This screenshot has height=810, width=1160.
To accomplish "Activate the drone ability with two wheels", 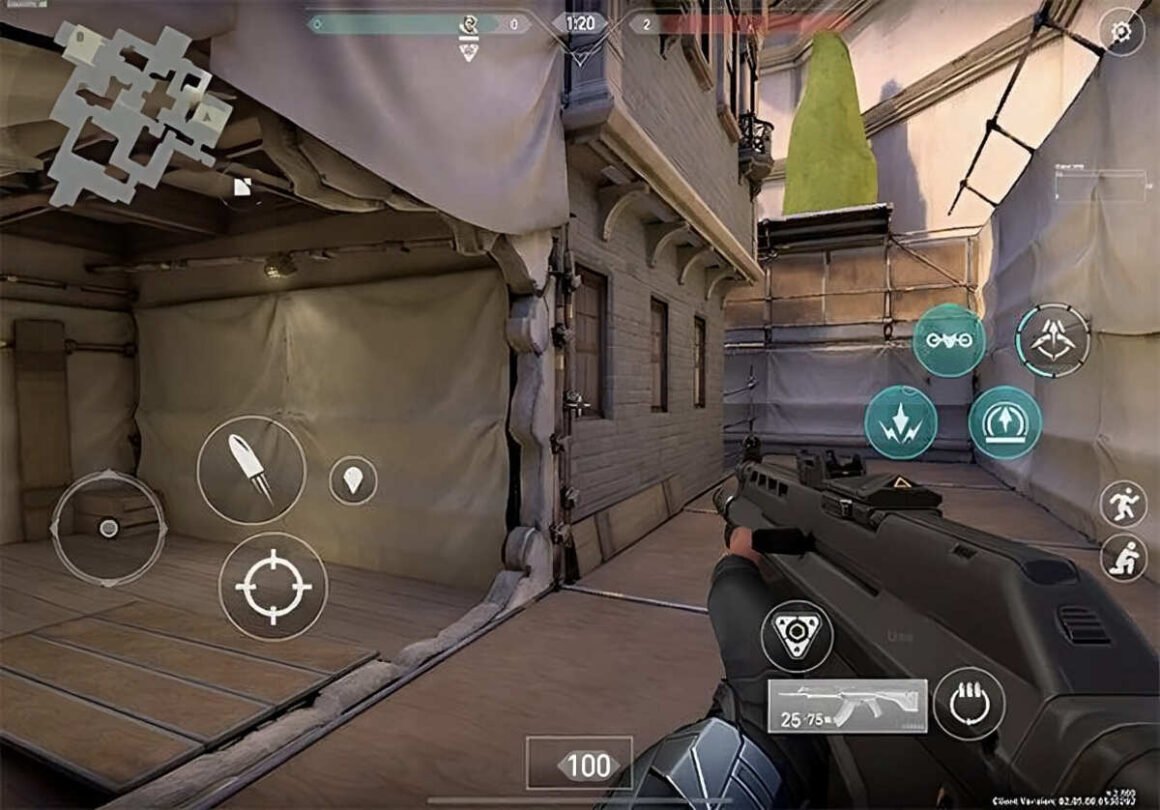I will pyautogui.click(x=948, y=341).
